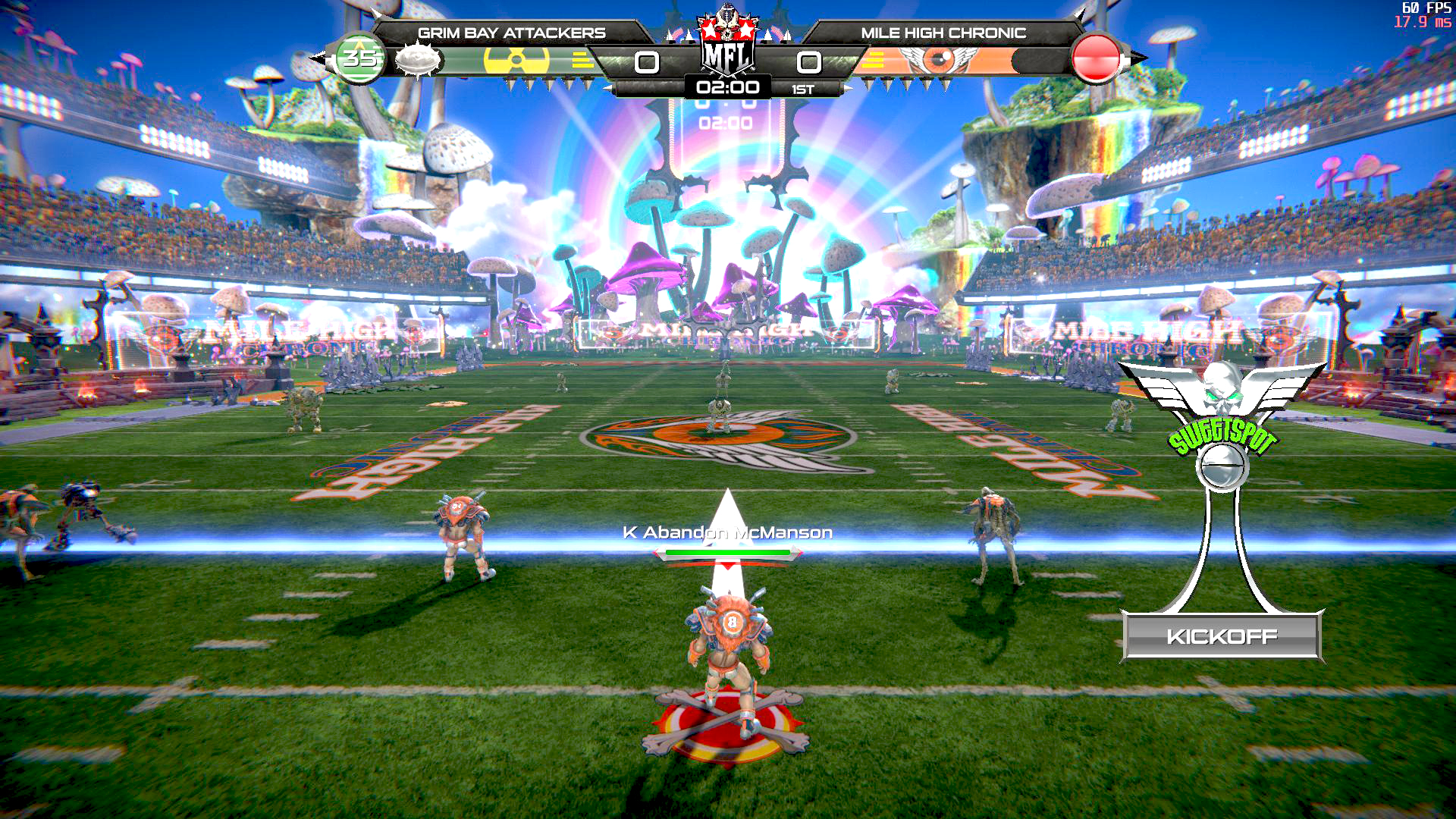Click the player name K Abandon McManson
1456x819 pixels.
pos(726,533)
